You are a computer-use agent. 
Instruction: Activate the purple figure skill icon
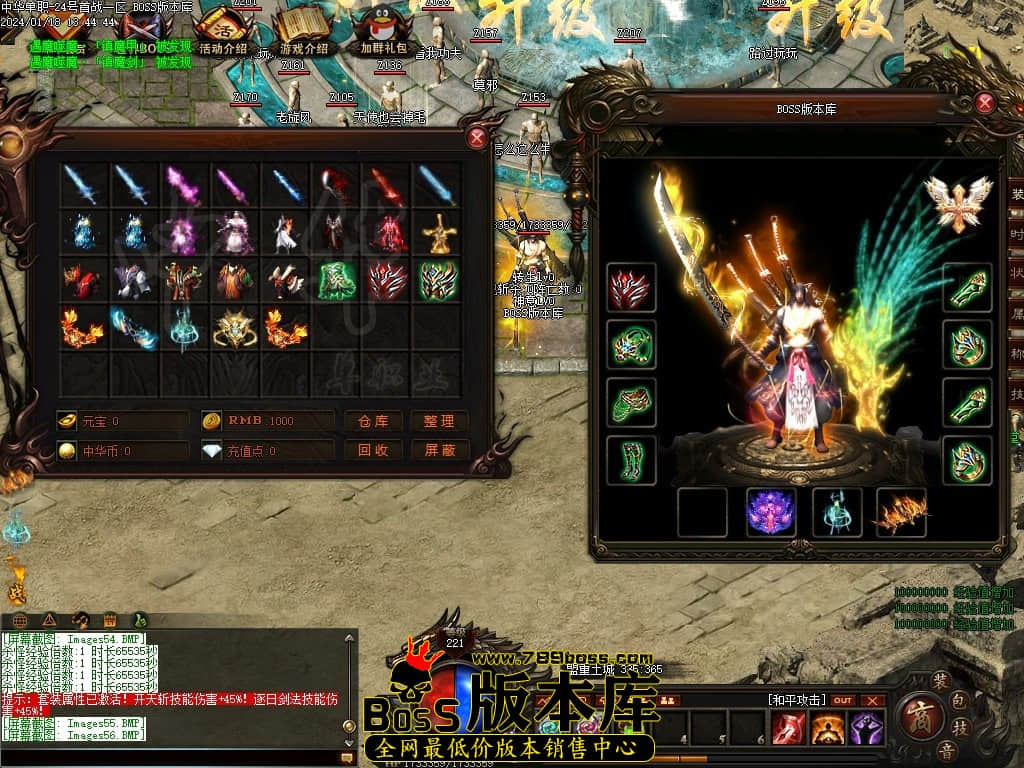tap(866, 729)
